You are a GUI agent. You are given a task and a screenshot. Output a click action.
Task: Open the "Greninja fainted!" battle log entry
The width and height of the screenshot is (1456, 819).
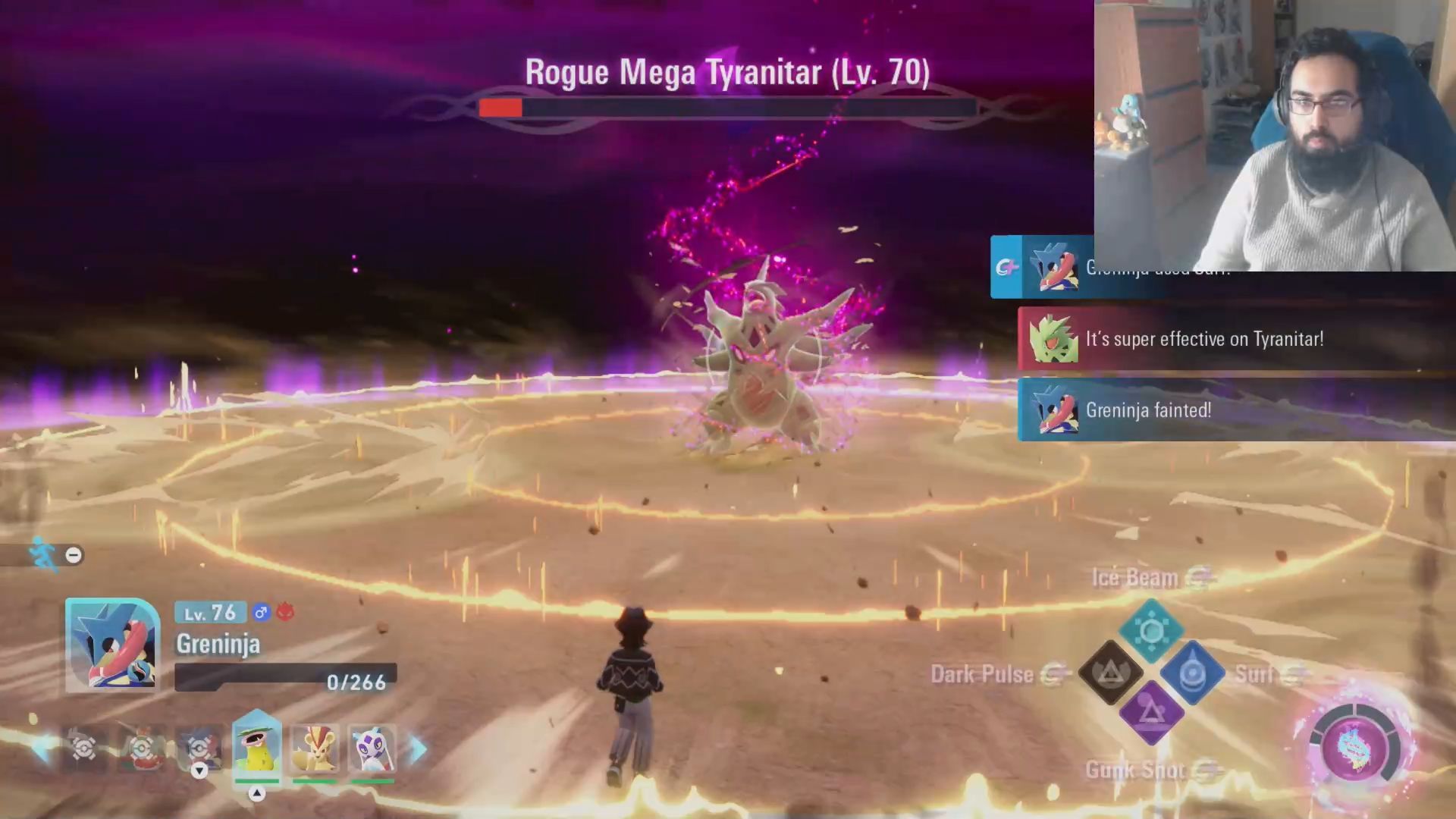pyautogui.click(x=1236, y=410)
